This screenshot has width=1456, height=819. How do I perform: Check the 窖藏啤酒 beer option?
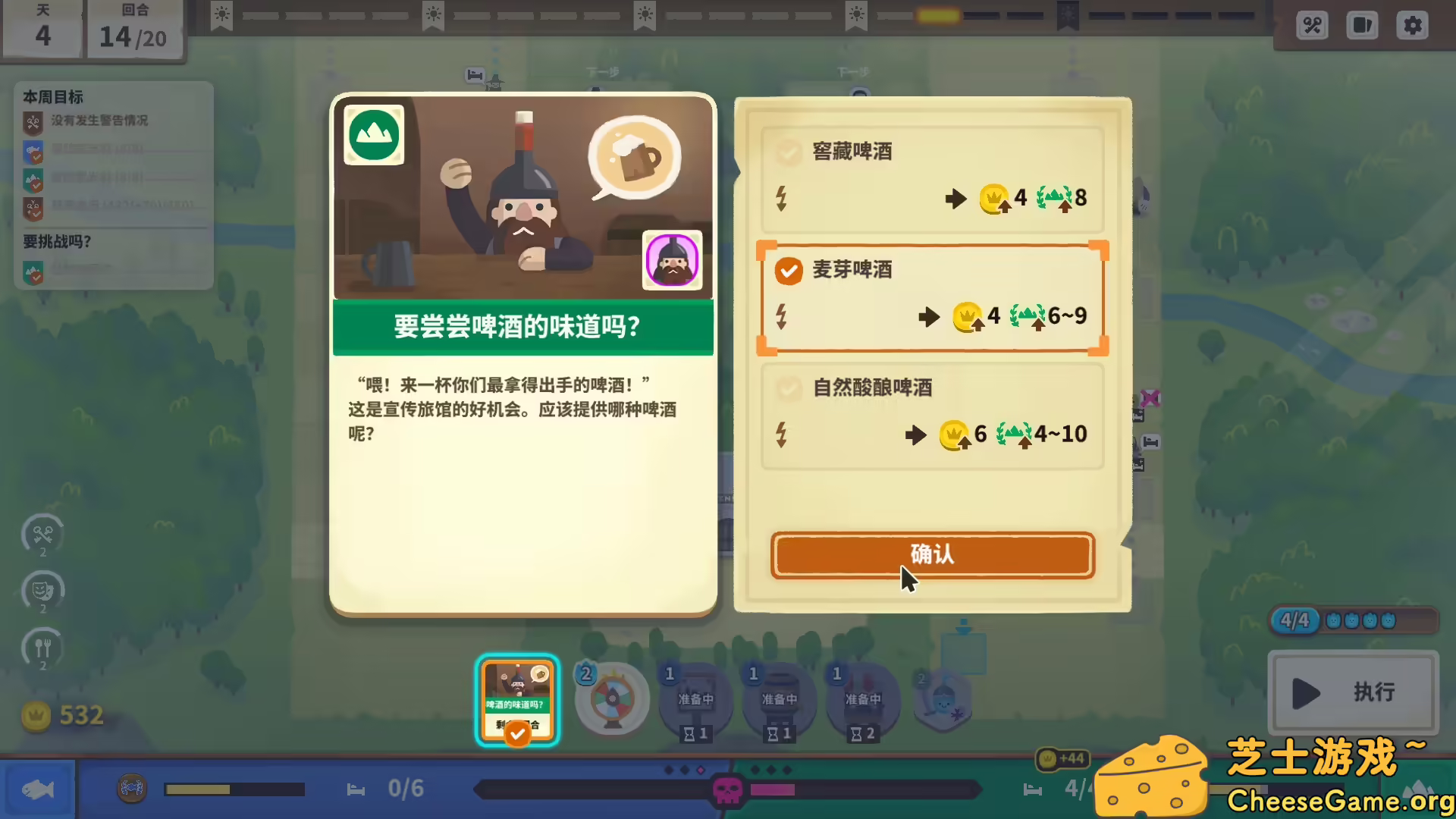[x=789, y=152]
